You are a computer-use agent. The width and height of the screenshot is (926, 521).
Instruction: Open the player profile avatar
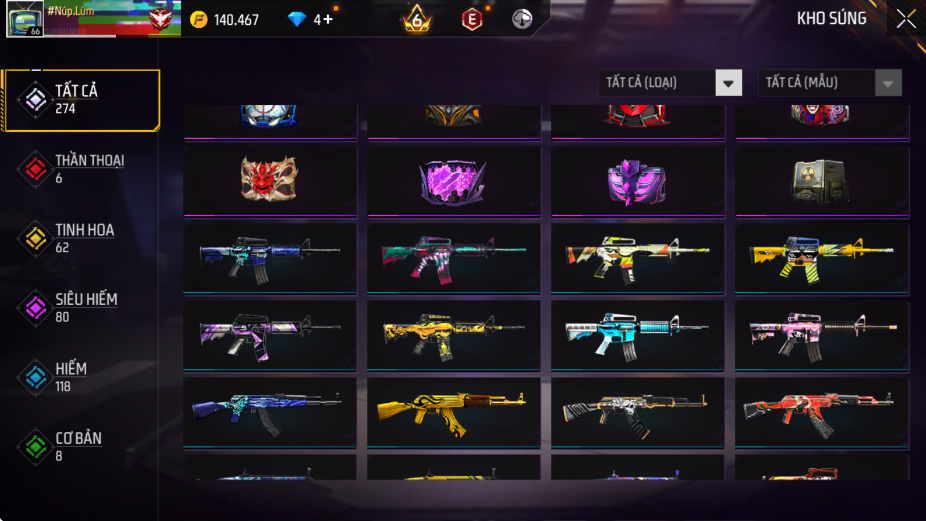[24, 19]
